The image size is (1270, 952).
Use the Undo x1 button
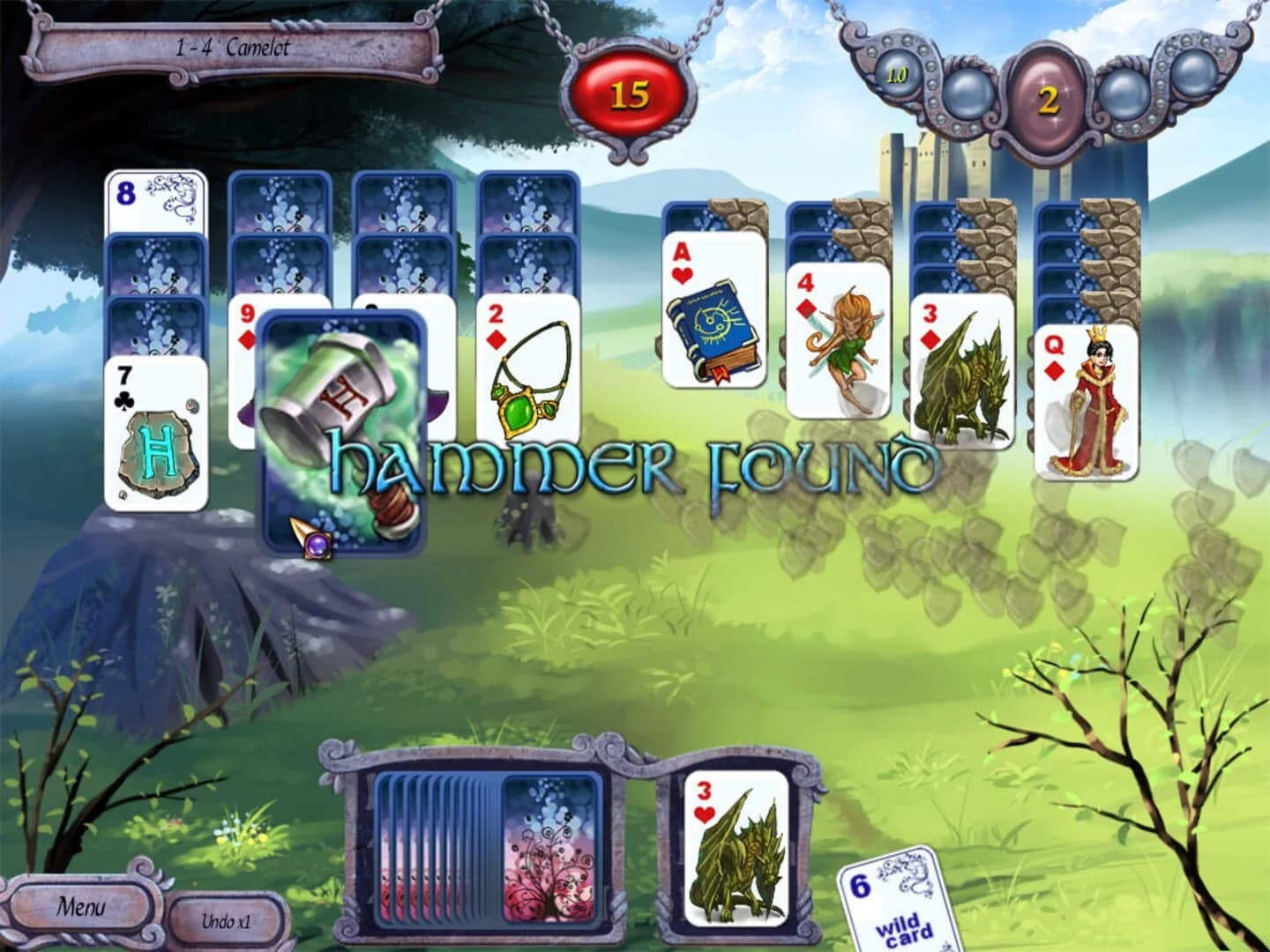pyautogui.click(x=228, y=922)
